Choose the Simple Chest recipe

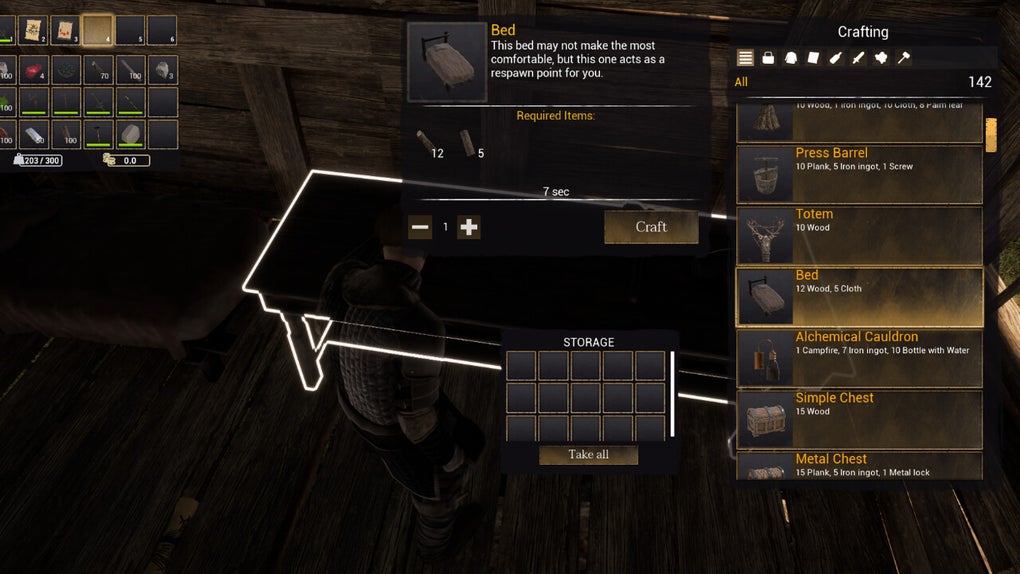point(859,419)
